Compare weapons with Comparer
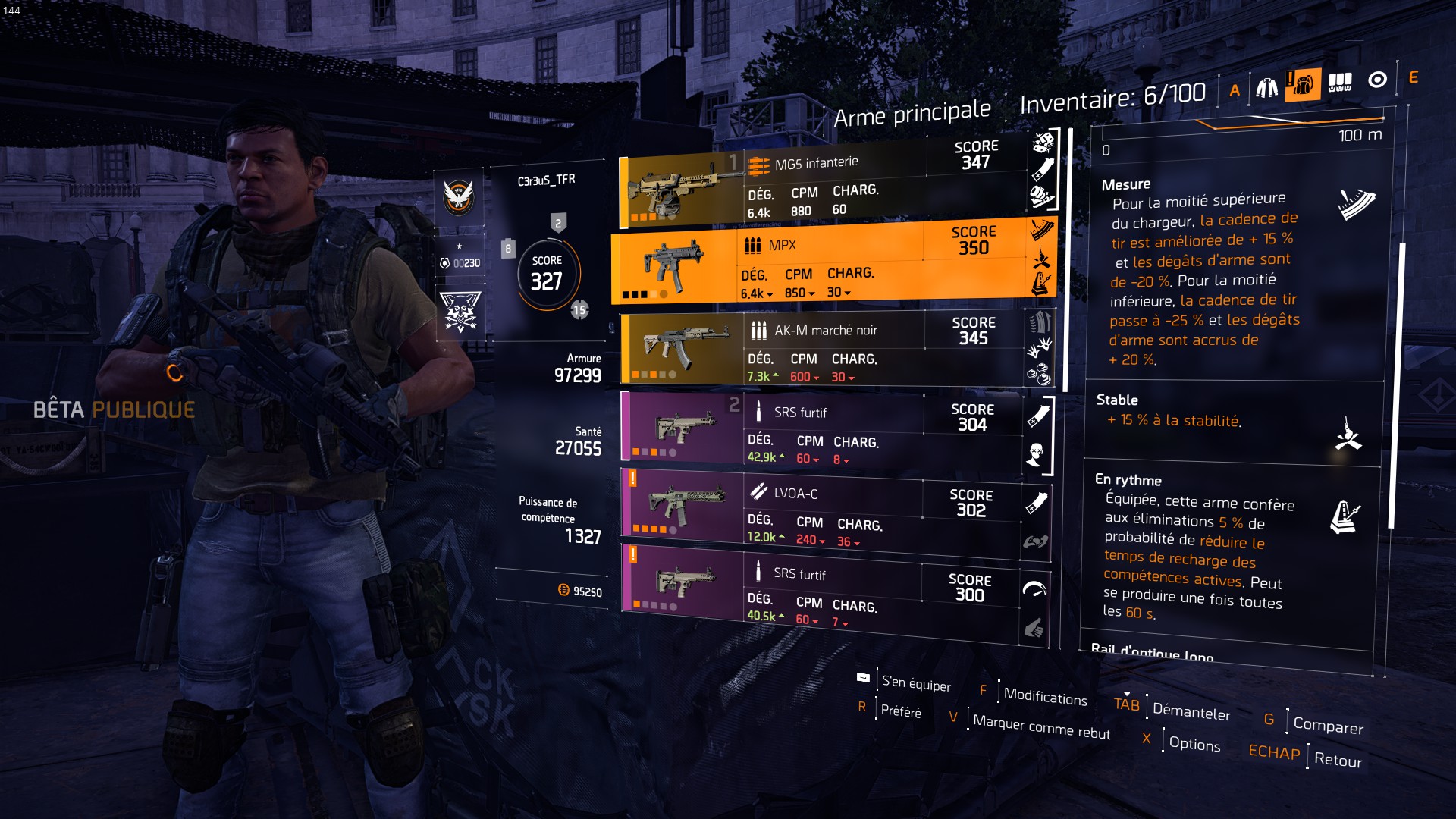 point(1328,725)
